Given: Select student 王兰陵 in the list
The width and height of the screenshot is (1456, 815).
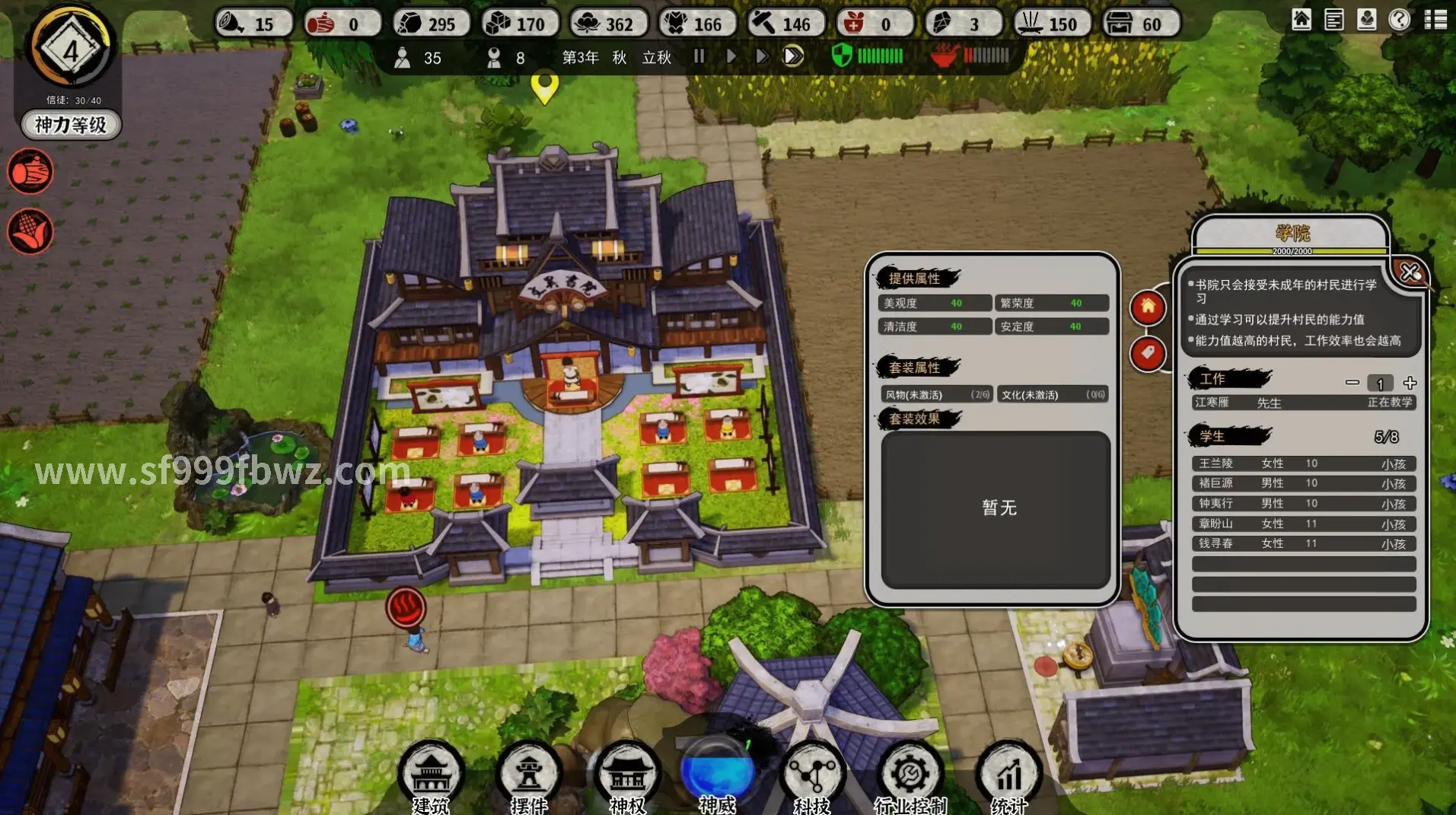Looking at the screenshot, I should (x=1303, y=463).
